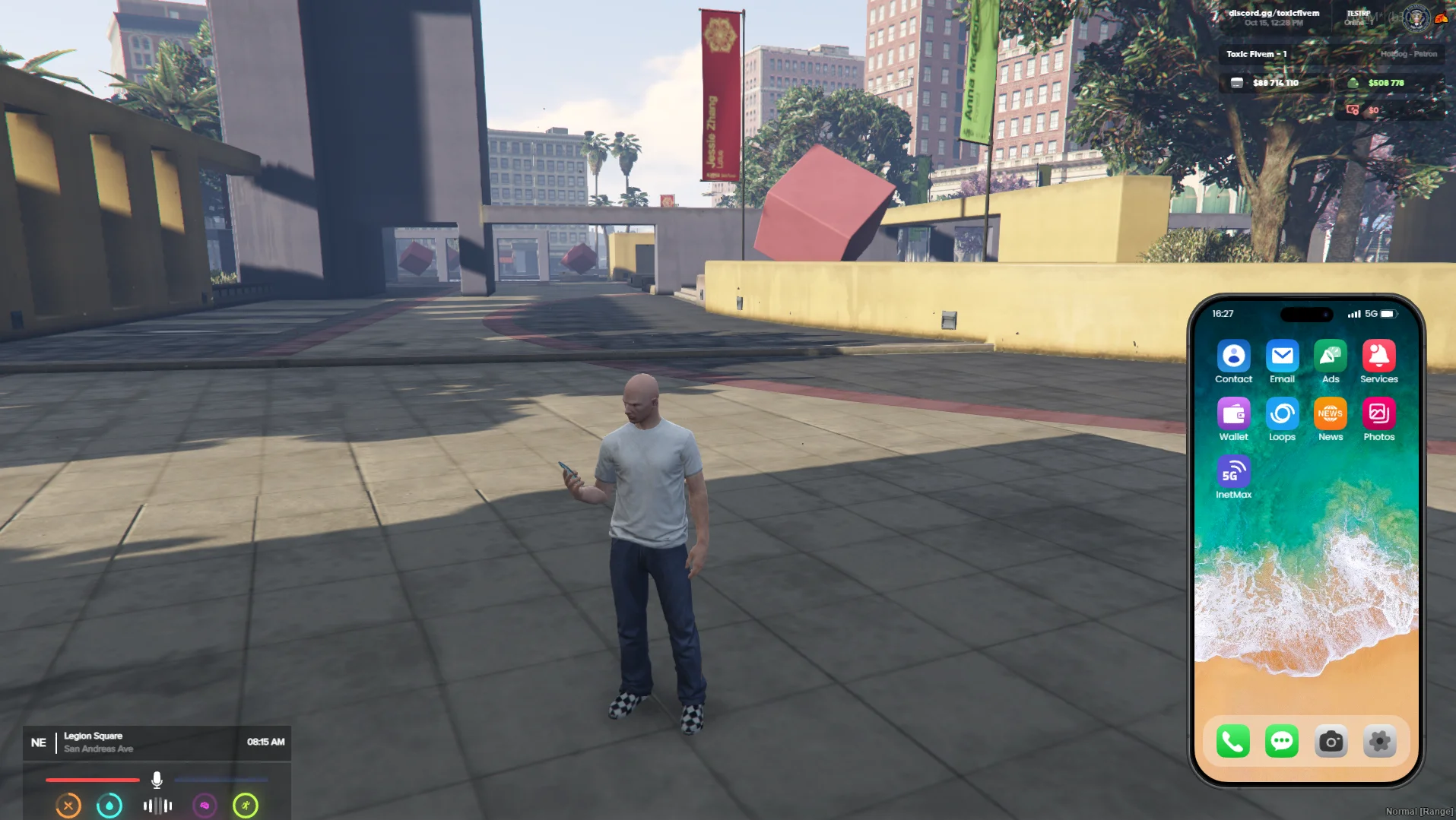View the Photos app
The width and height of the screenshot is (1456, 820).
point(1378,413)
